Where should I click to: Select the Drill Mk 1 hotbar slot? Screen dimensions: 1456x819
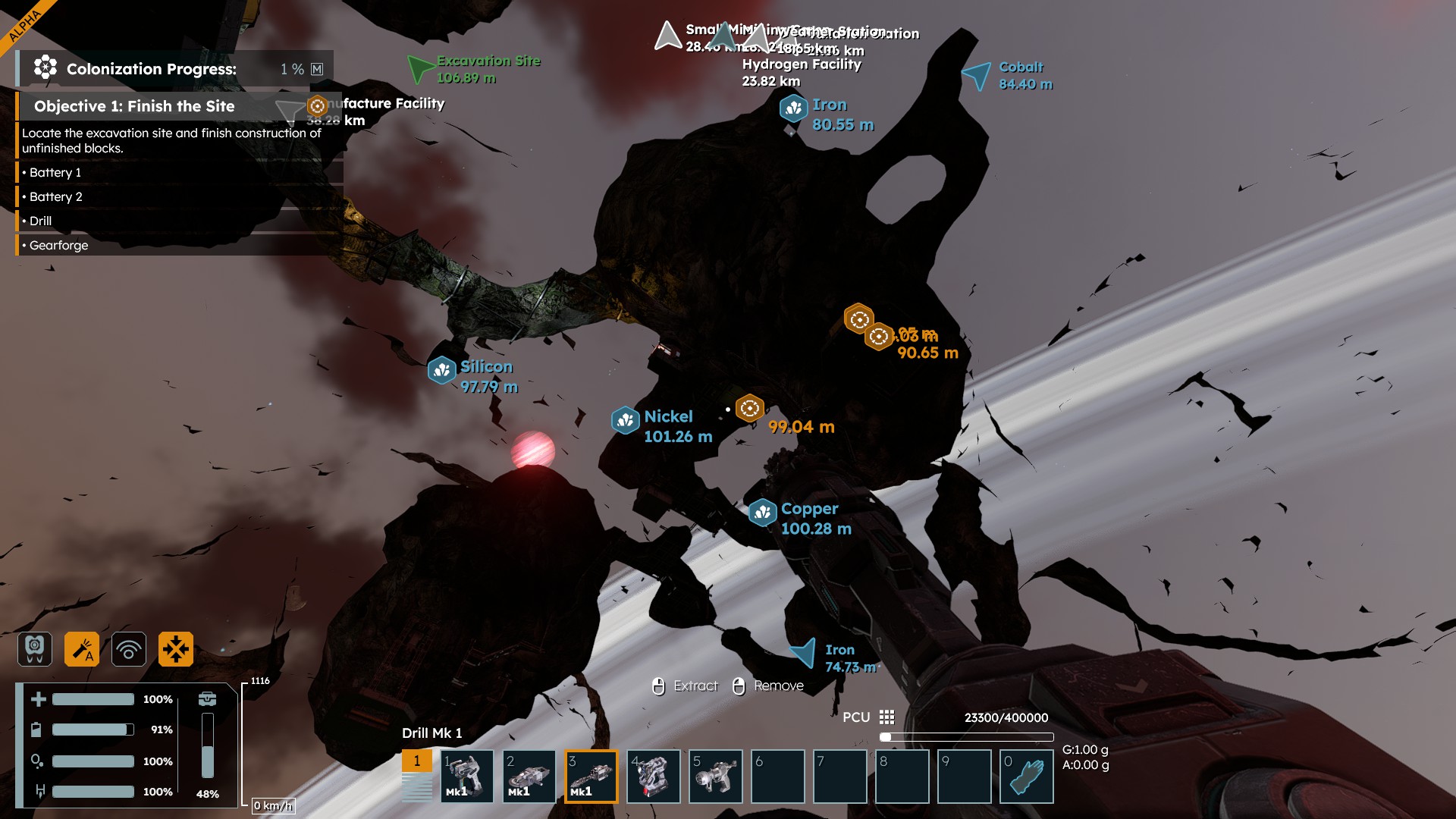click(x=591, y=776)
